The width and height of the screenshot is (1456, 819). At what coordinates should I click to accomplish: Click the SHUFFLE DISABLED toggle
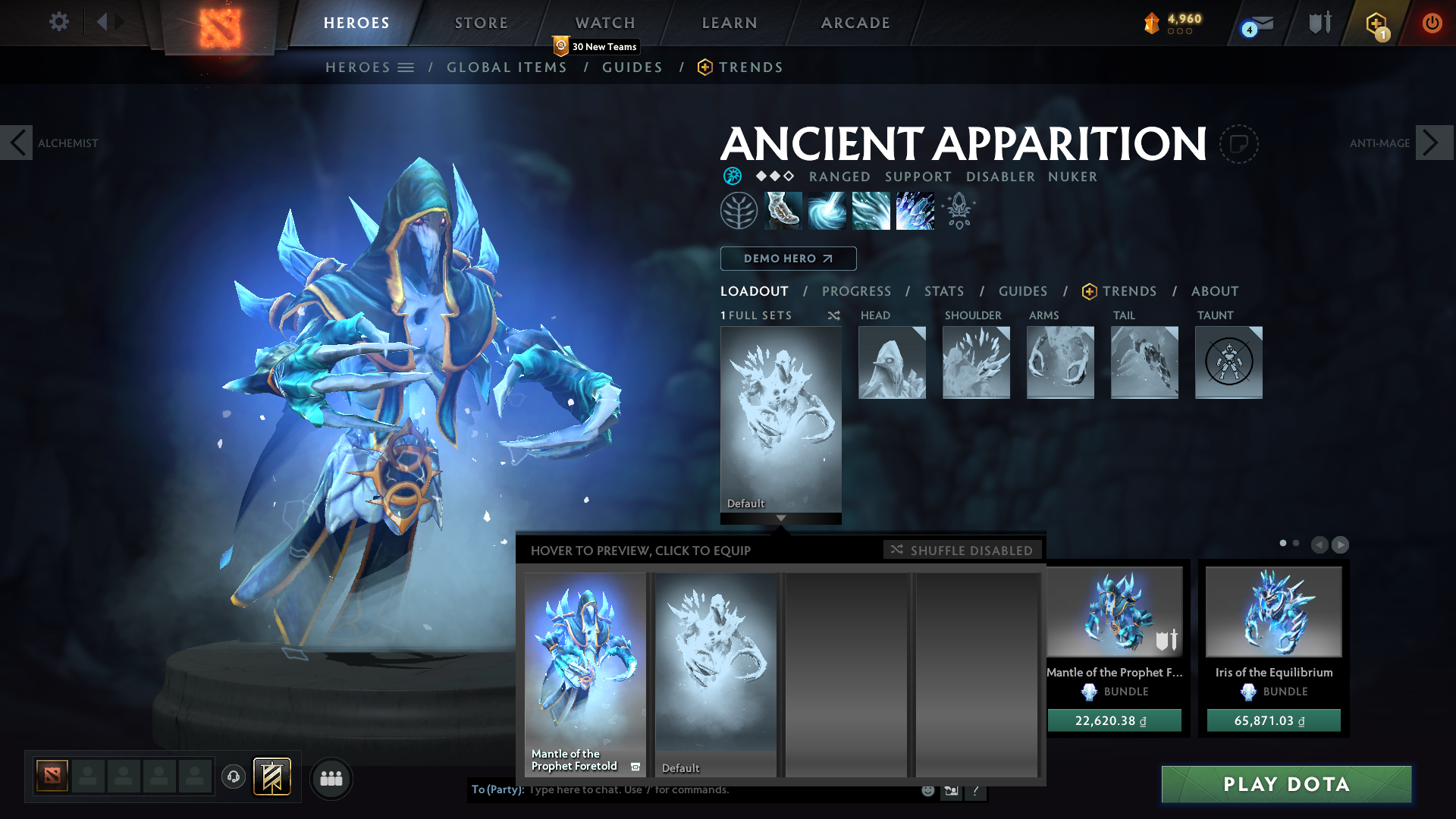coord(962,550)
